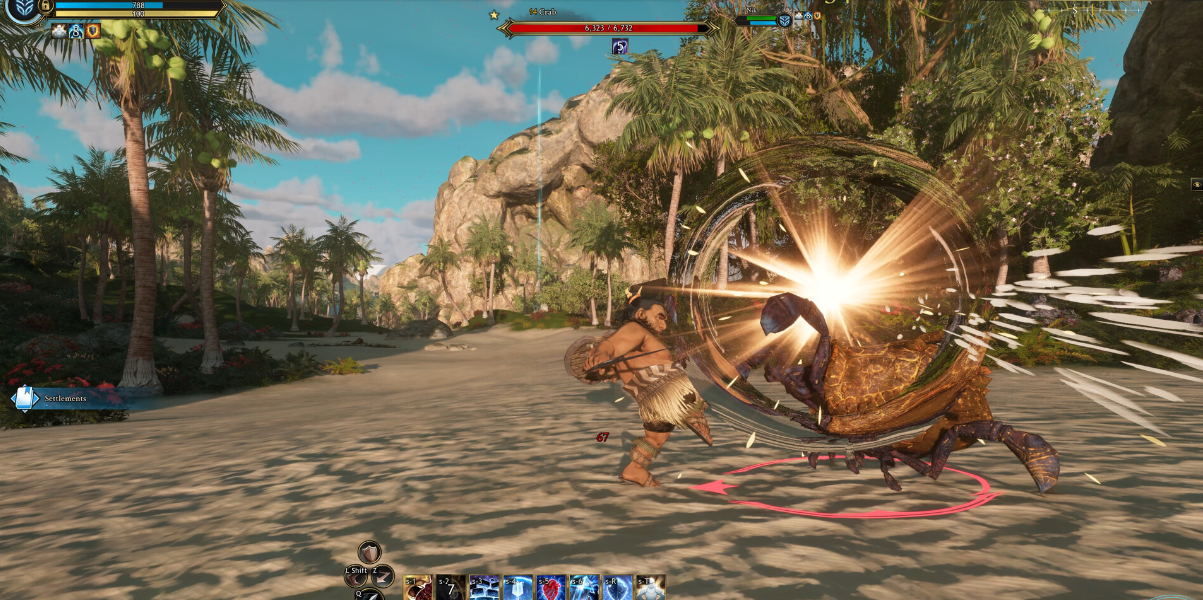The width and height of the screenshot is (1203, 600).
Task: Select the party member emblem at top
Action: 784,20
